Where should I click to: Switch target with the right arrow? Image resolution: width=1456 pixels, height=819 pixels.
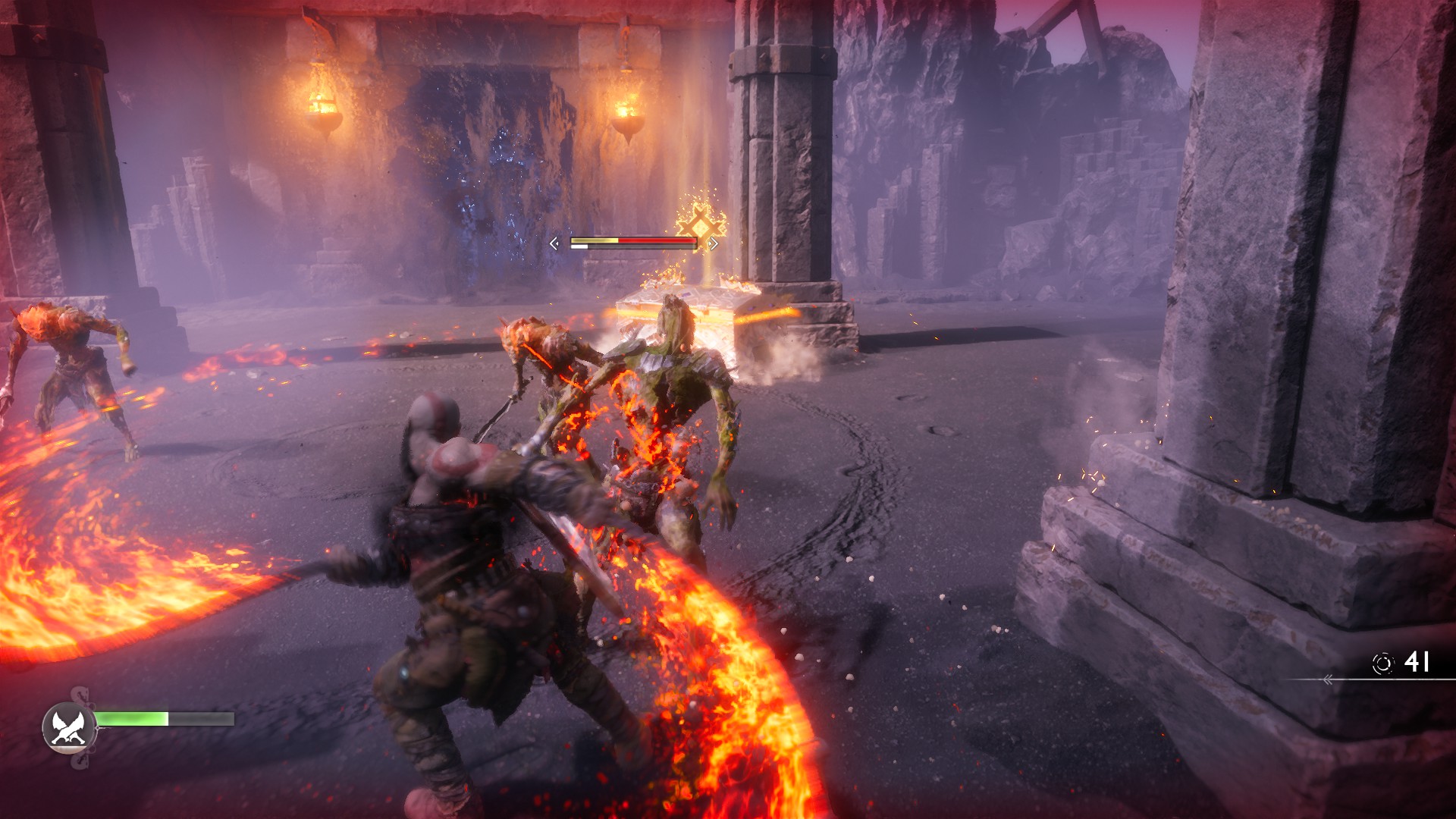point(714,243)
